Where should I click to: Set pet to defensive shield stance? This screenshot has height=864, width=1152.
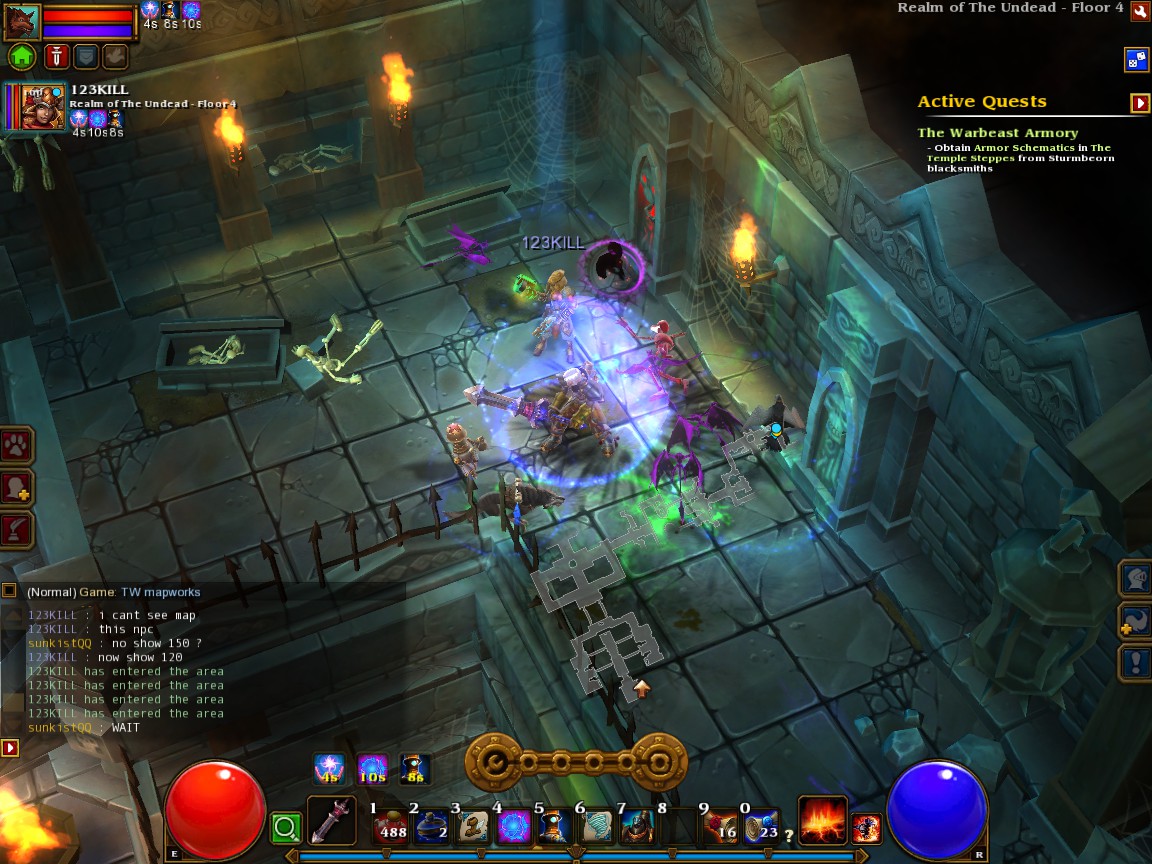84,56
